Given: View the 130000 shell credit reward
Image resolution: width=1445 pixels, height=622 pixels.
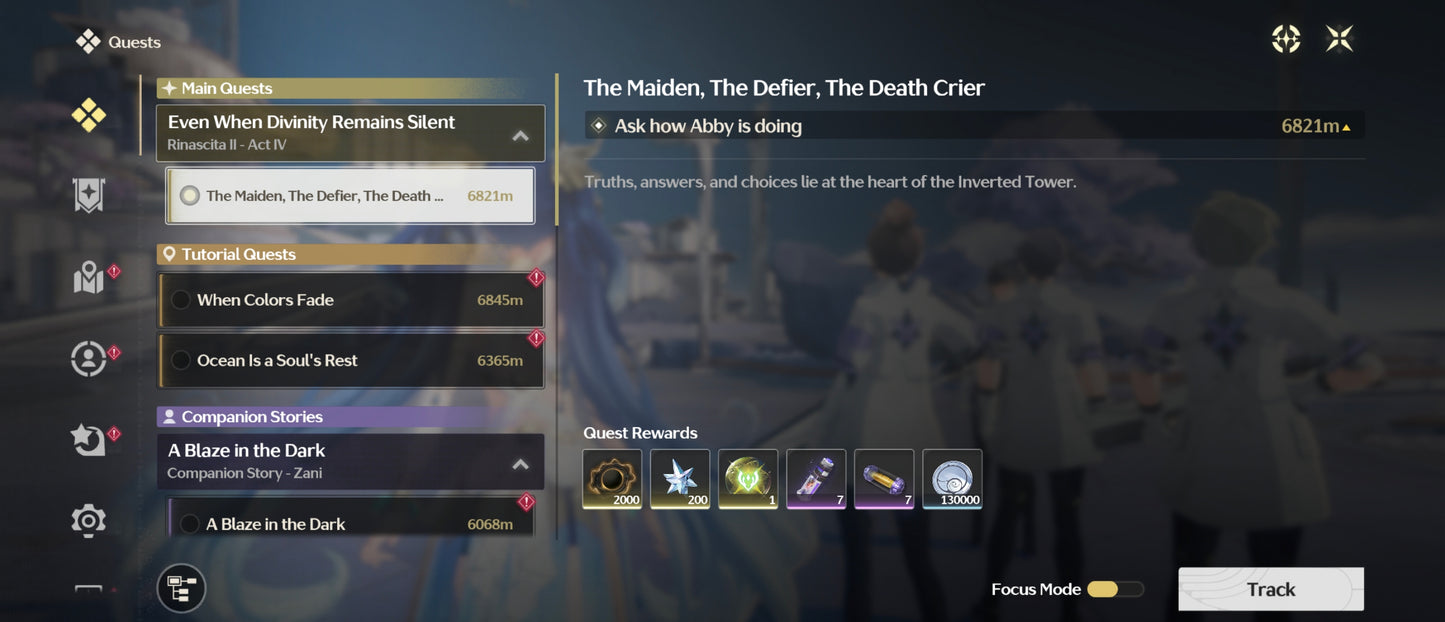Looking at the screenshot, I should coord(952,479).
